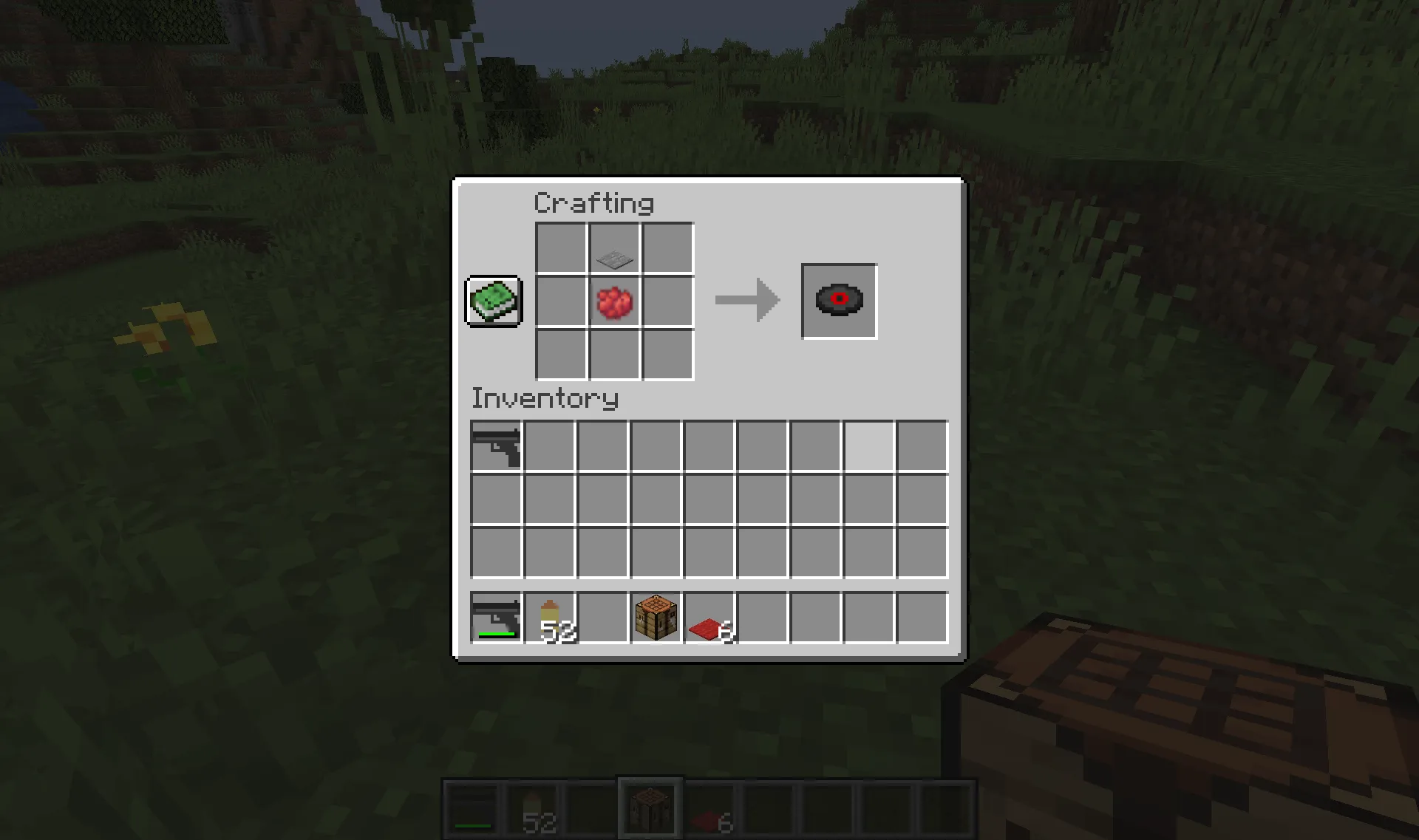Click the stack of 52 bullets
This screenshot has width=1419, height=840.
(x=549, y=618)
